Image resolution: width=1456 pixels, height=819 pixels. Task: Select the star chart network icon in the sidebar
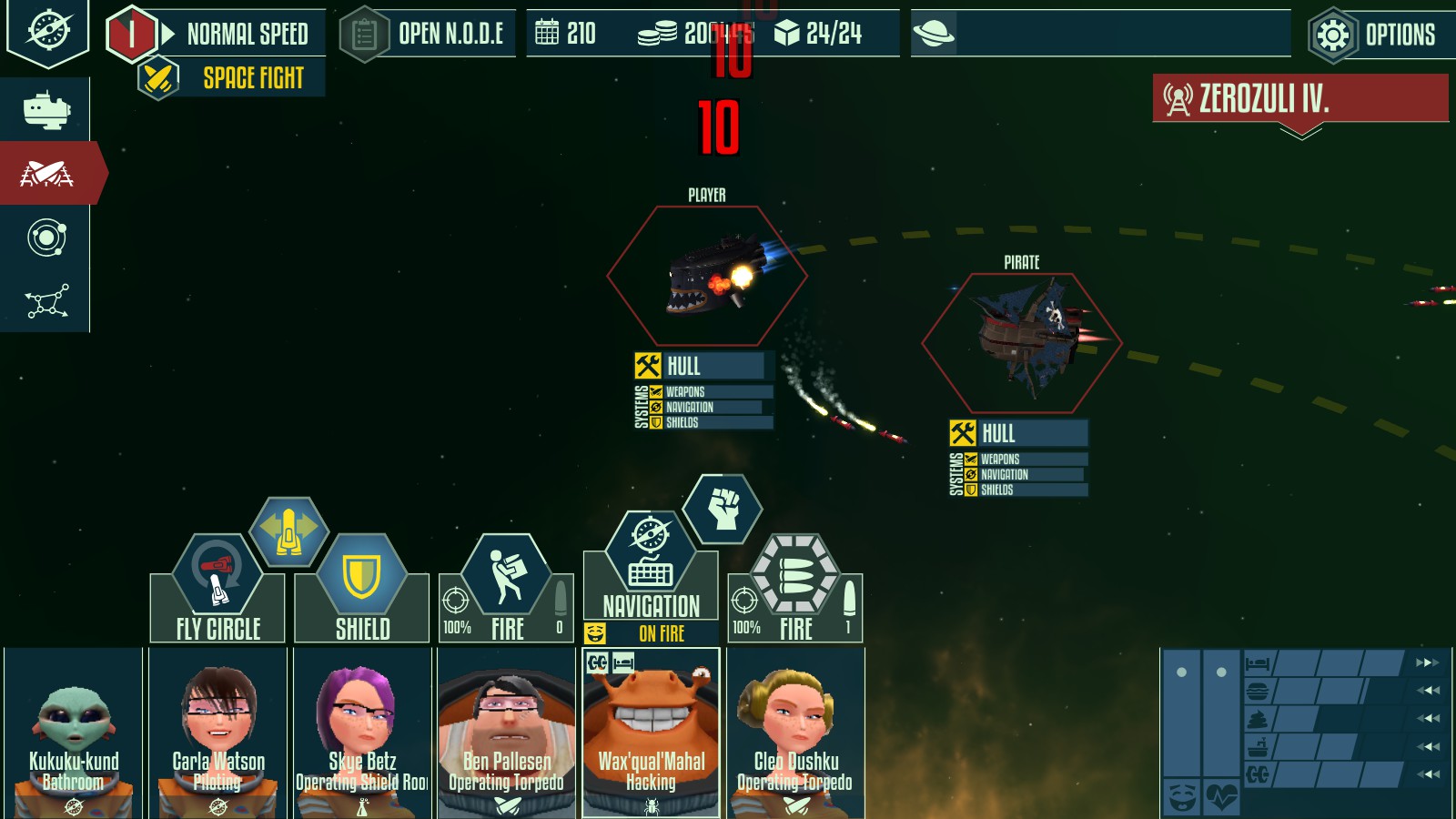click(46, 300)
